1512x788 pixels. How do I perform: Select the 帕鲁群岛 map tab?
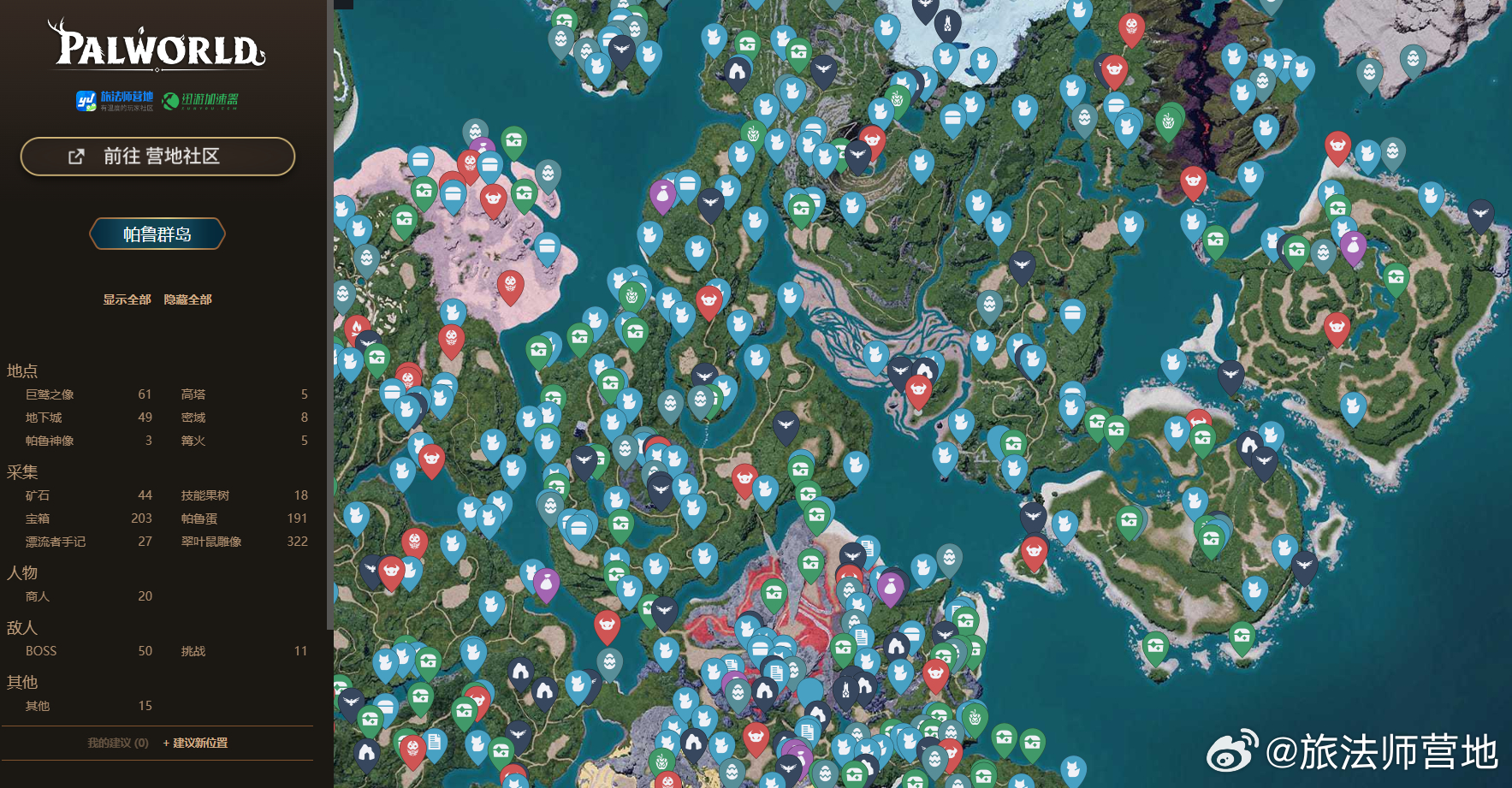157,234
